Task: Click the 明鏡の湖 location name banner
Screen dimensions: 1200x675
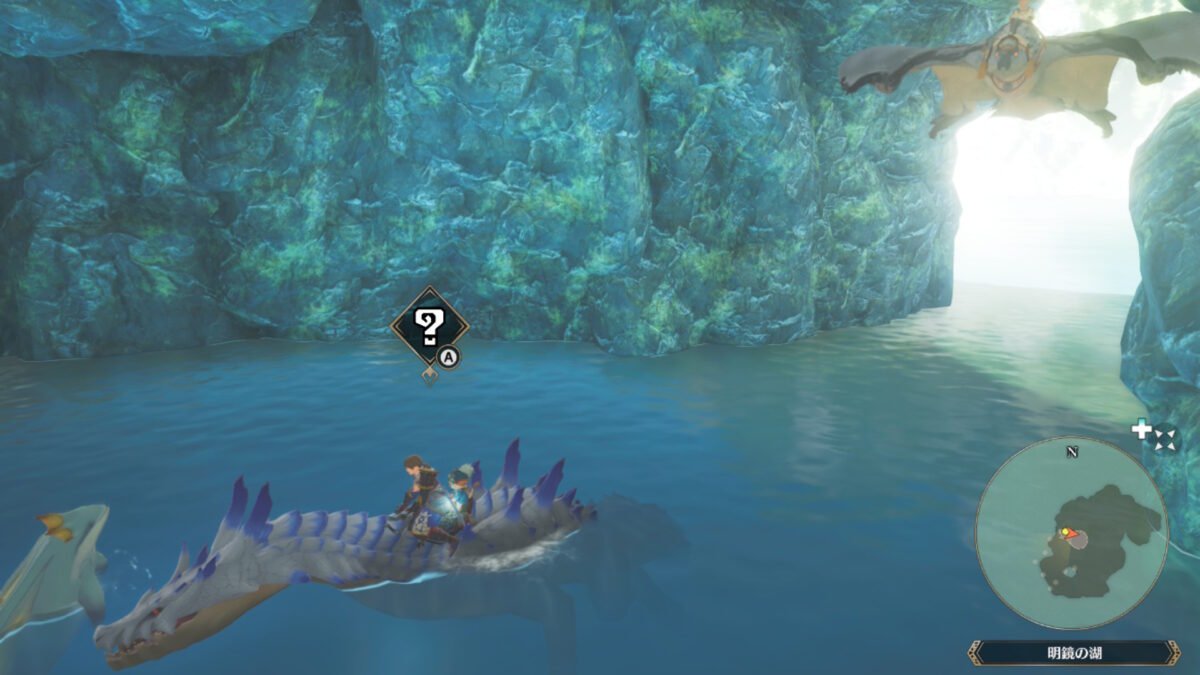Action: pyautogui.click(x=1074, y=653)
